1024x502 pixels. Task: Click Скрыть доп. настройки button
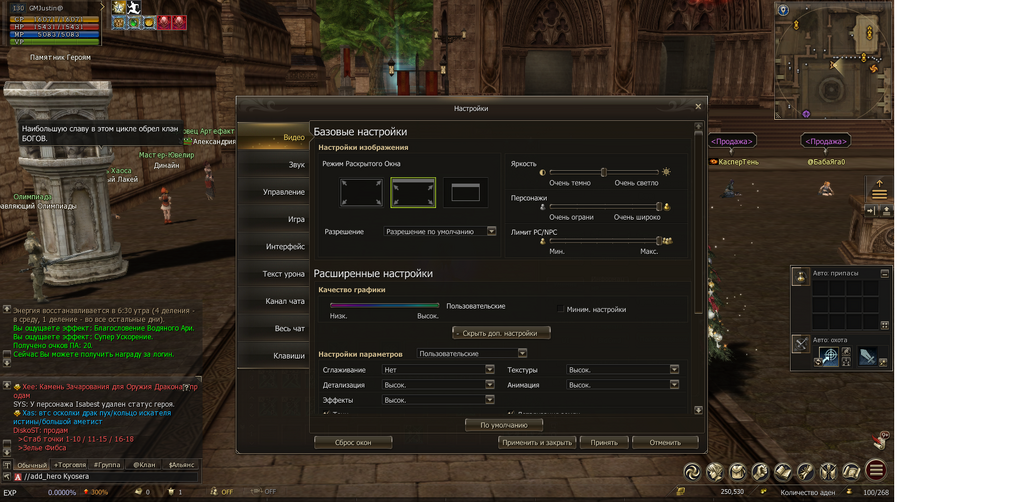pos(501,333)
